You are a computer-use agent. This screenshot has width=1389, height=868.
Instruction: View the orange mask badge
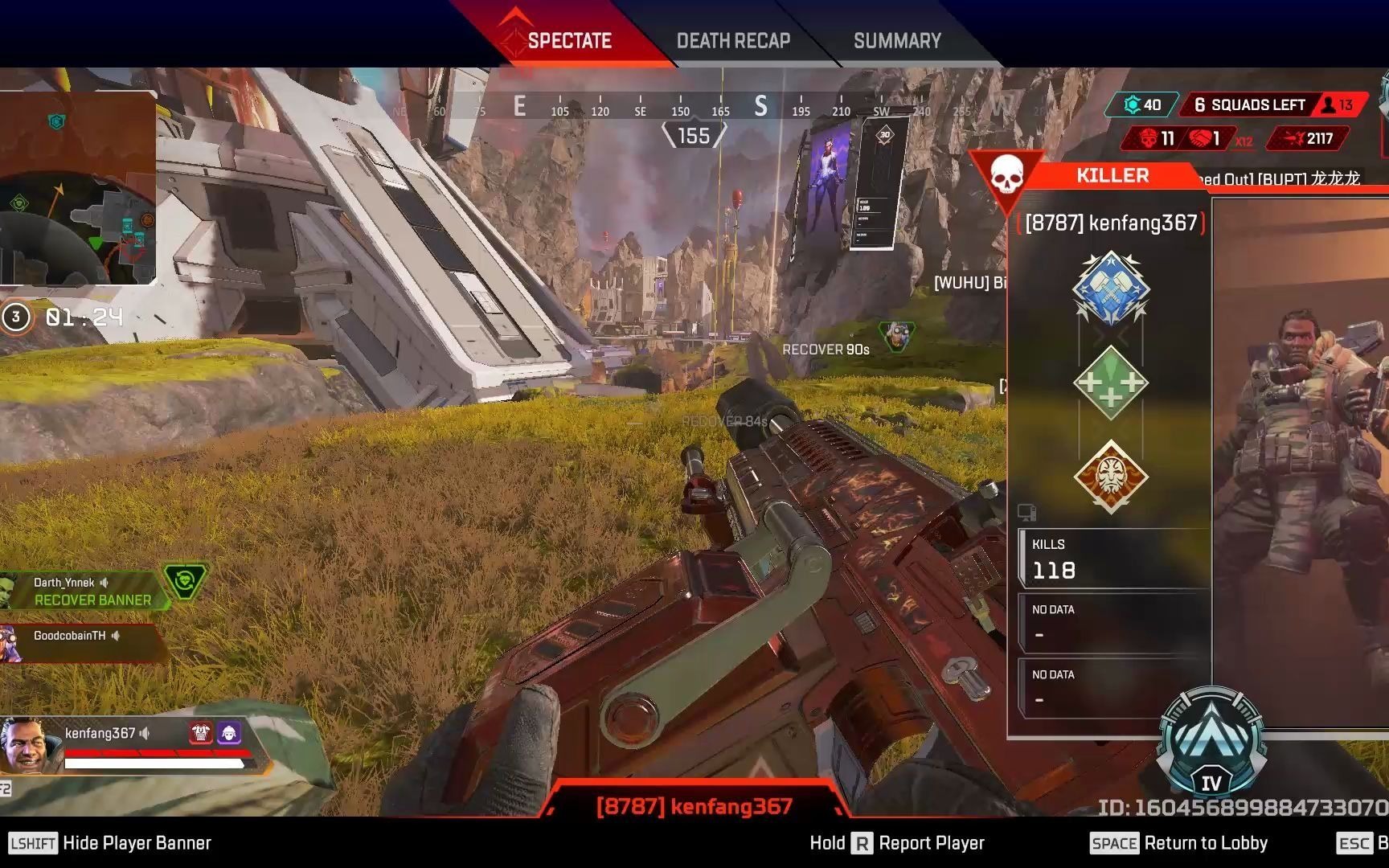tap(1111, 477)
